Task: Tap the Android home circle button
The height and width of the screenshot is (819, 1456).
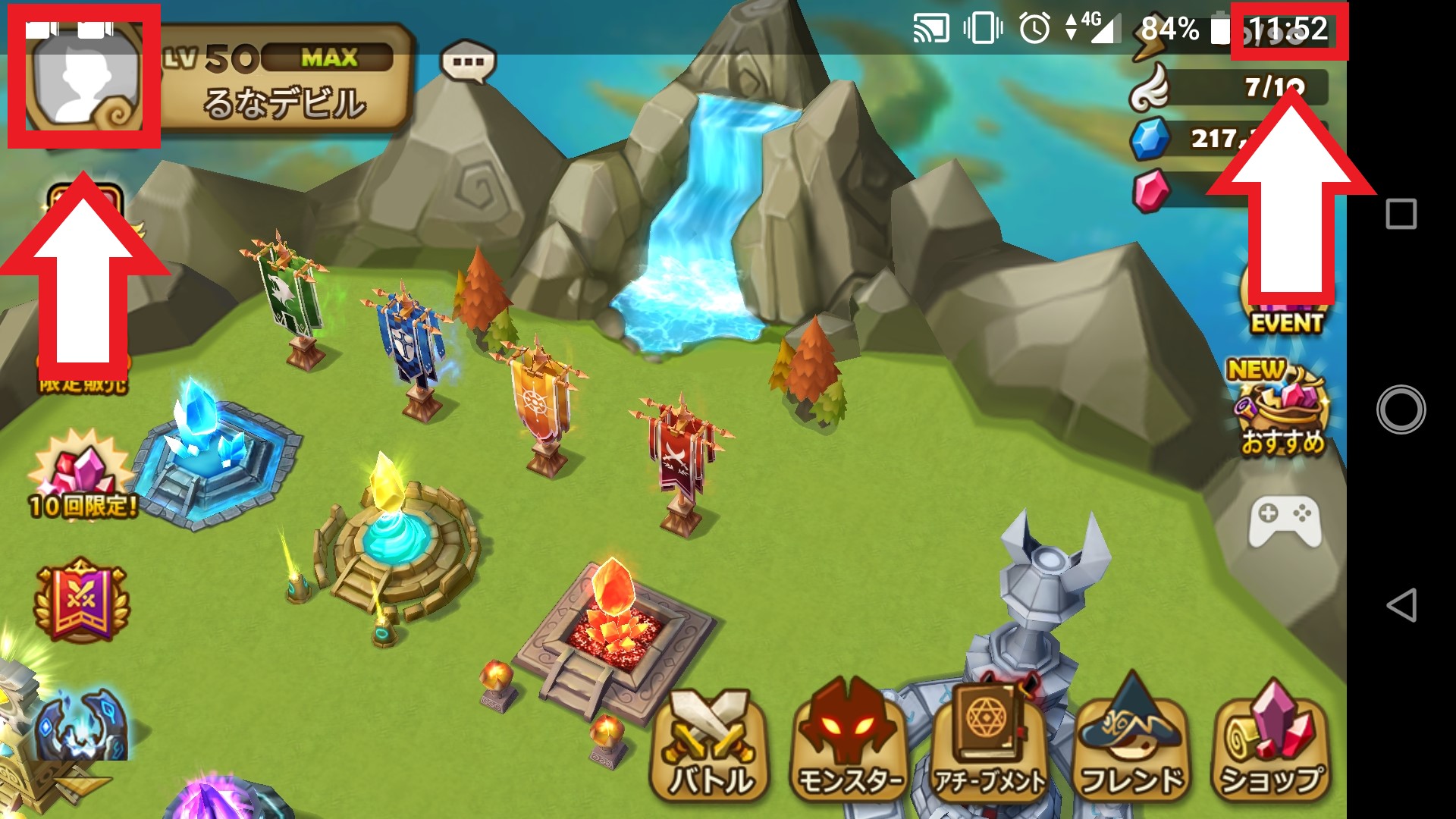Action: coord(1401,409)
